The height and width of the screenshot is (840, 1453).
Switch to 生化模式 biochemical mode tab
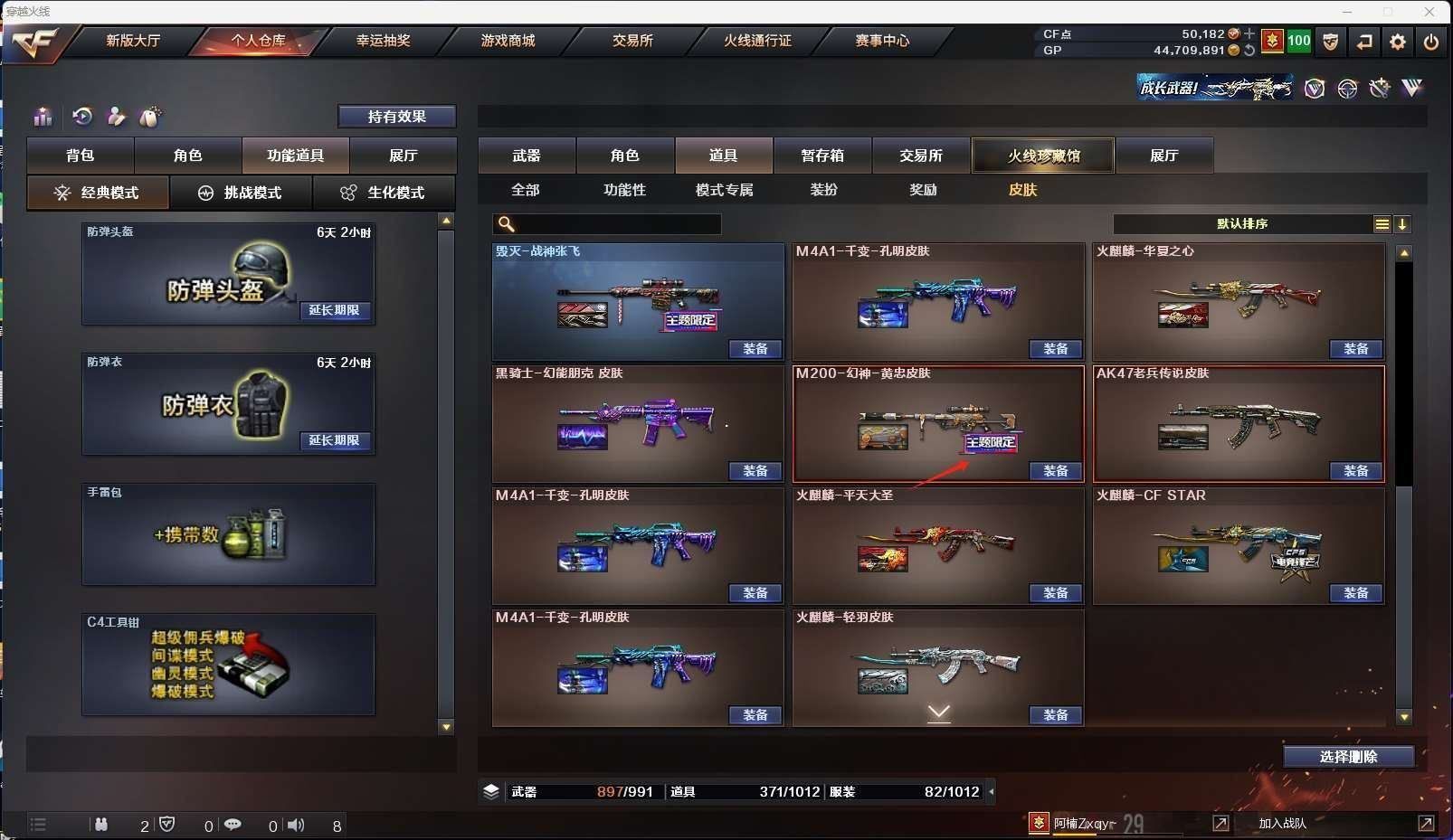click(x=383, y=193)
